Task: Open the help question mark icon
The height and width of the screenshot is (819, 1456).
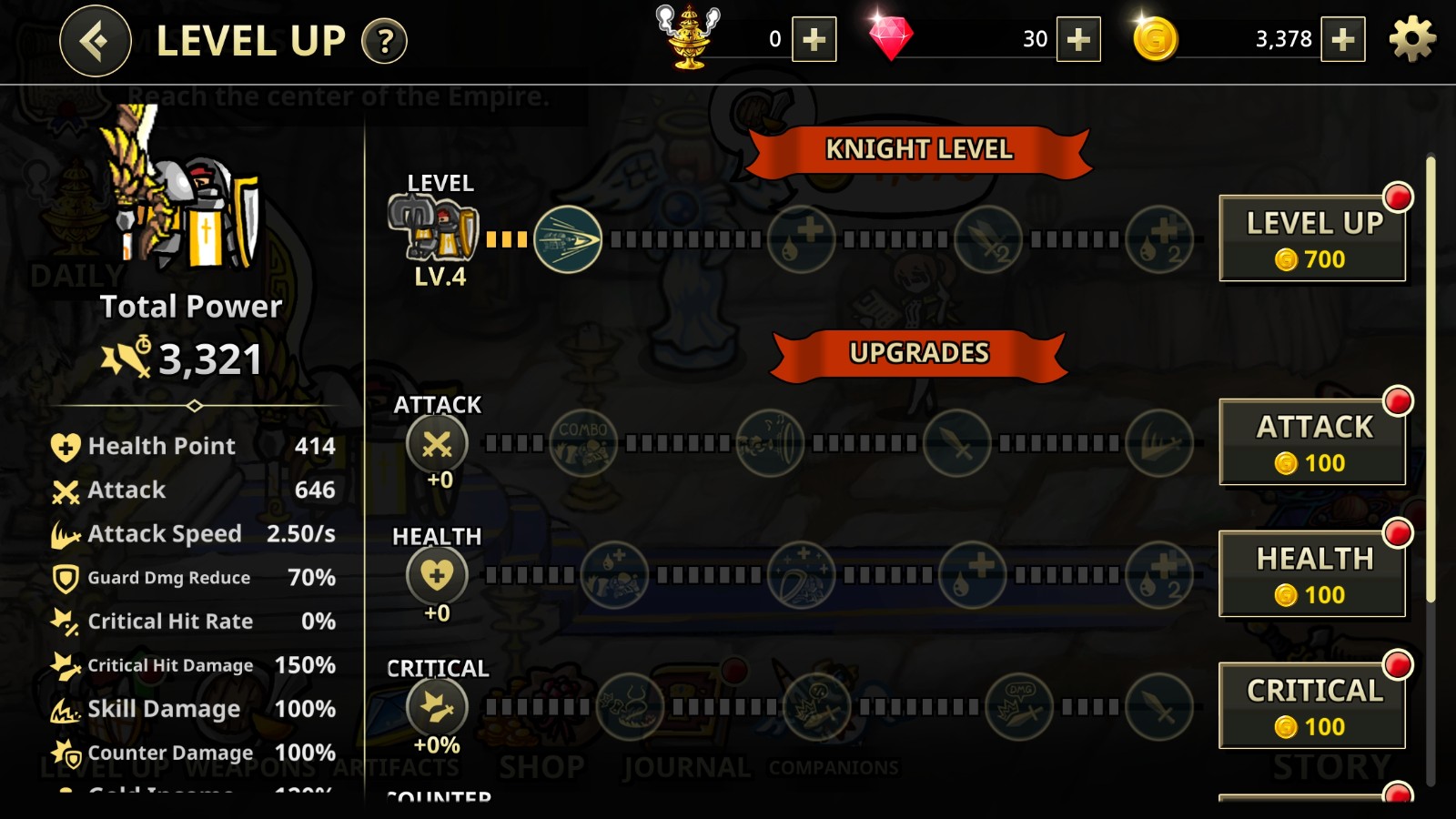Action: tap(383, 40)
